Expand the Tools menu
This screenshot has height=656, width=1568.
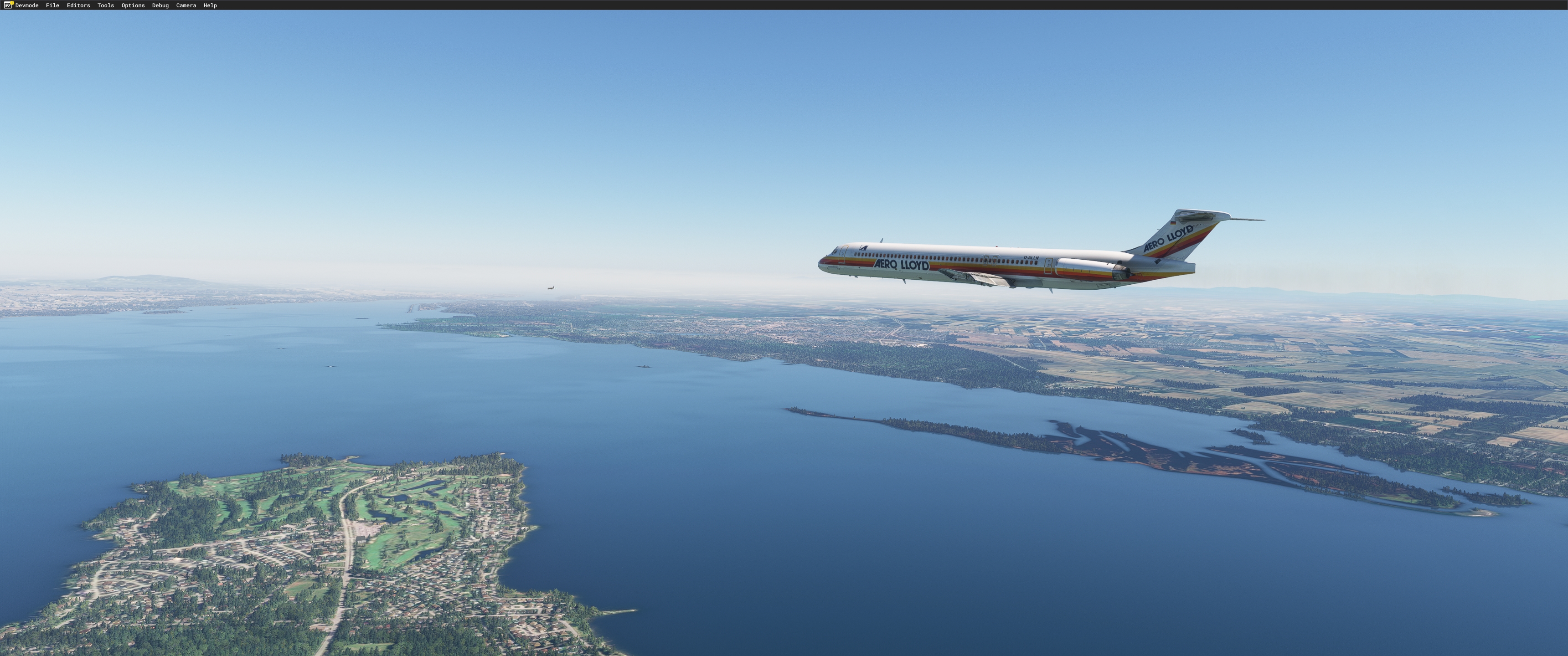[x=105, y=5]
